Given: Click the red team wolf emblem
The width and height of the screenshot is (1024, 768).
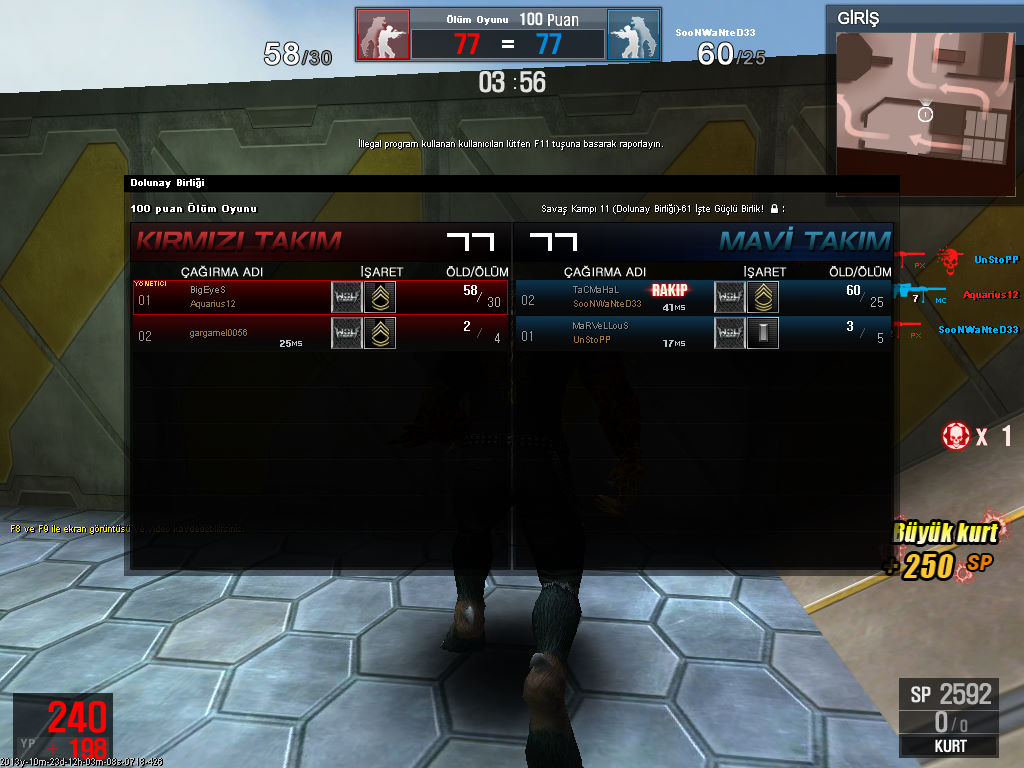Looking at the screenshot, I should [383, 36].
